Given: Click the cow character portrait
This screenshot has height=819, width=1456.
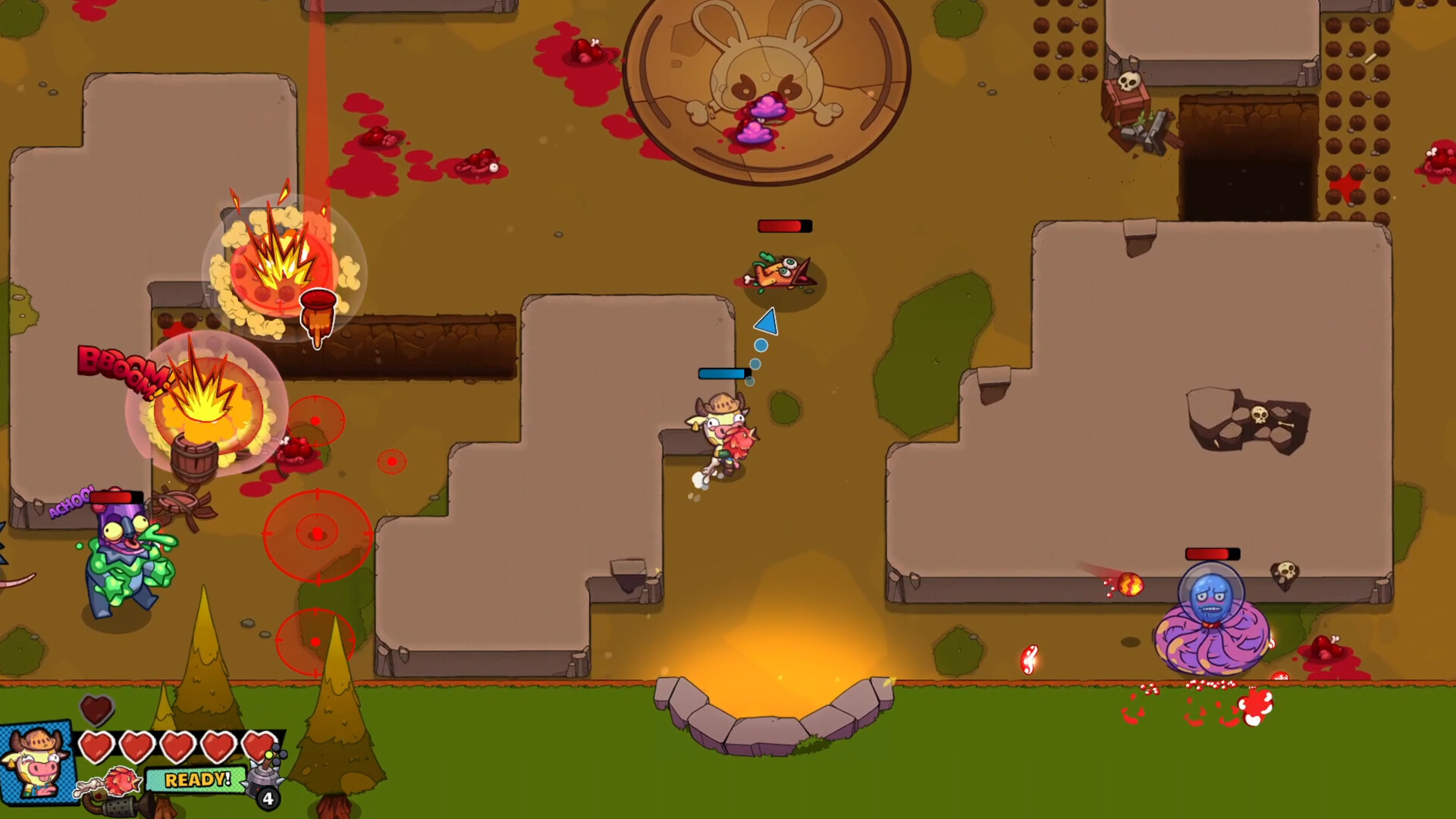Looking at the screenshot, I should click(x=38, y=762).
